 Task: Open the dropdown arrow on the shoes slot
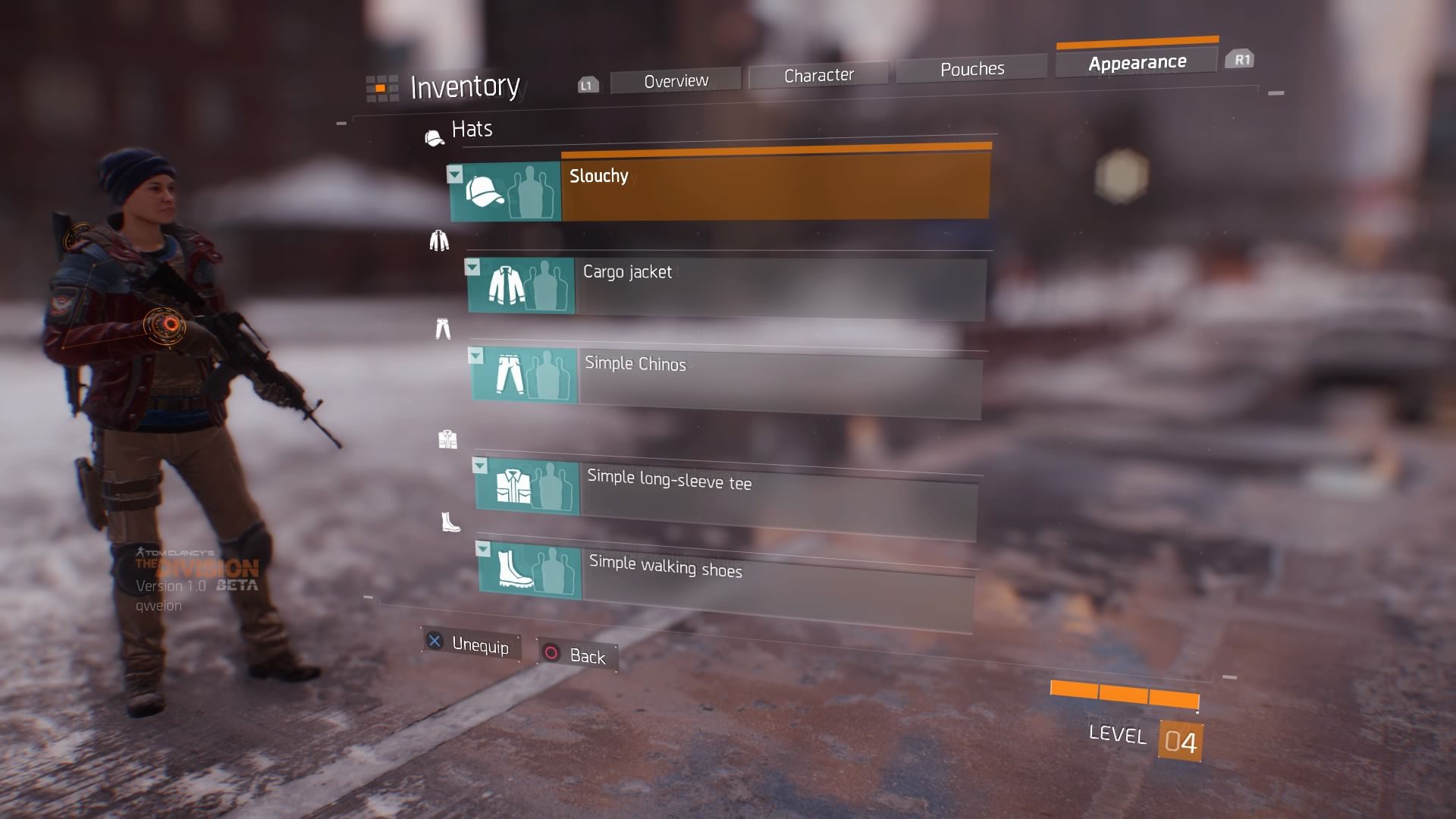[483, 549]
